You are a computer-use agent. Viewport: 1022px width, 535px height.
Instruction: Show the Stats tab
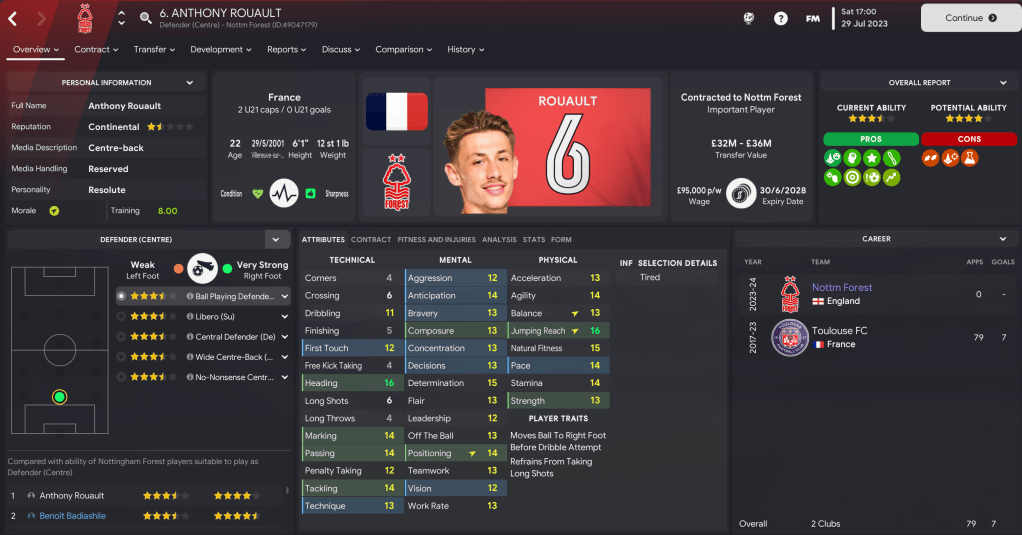point(533,240)
